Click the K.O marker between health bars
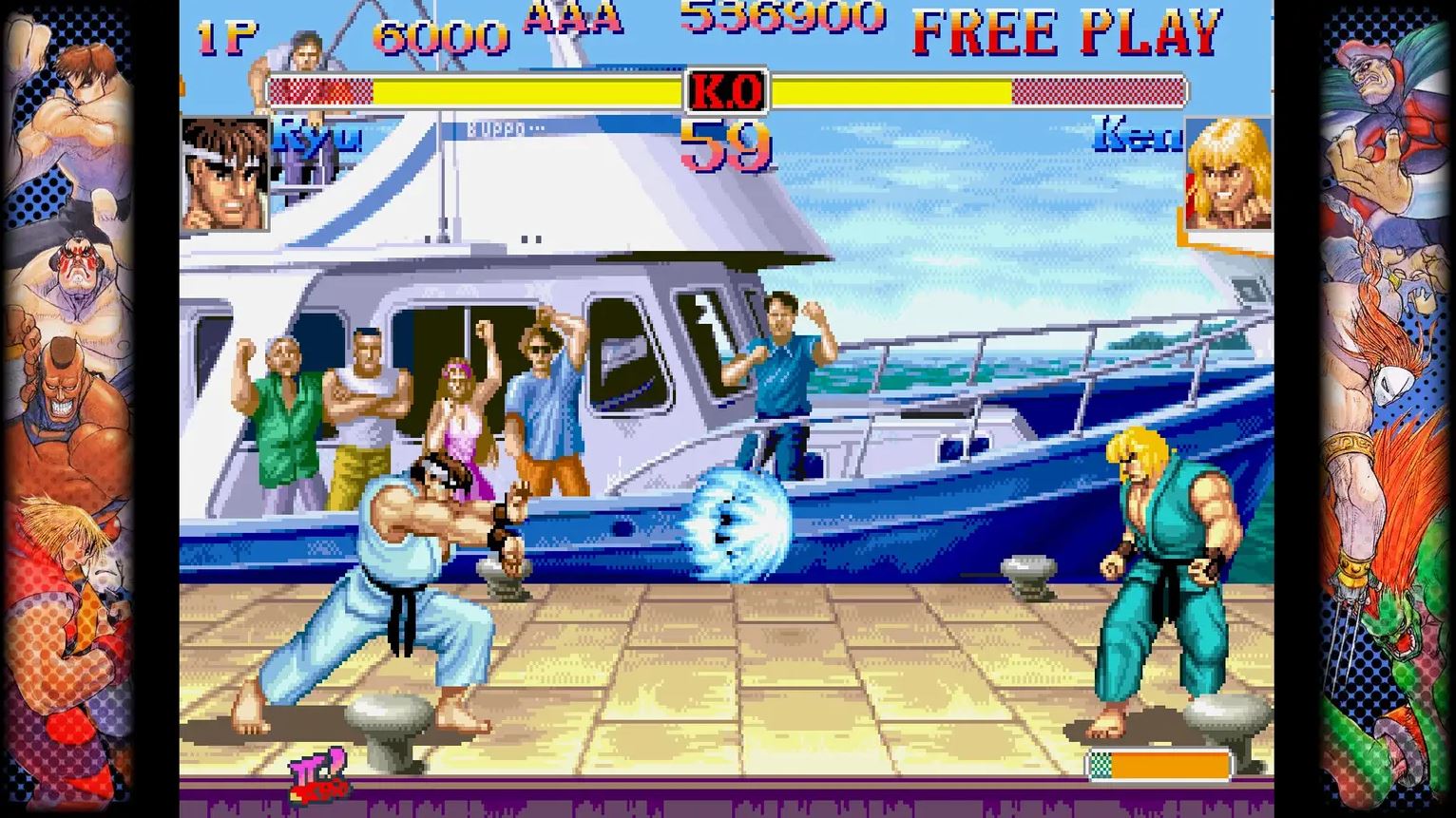 (x=724, y=89)
